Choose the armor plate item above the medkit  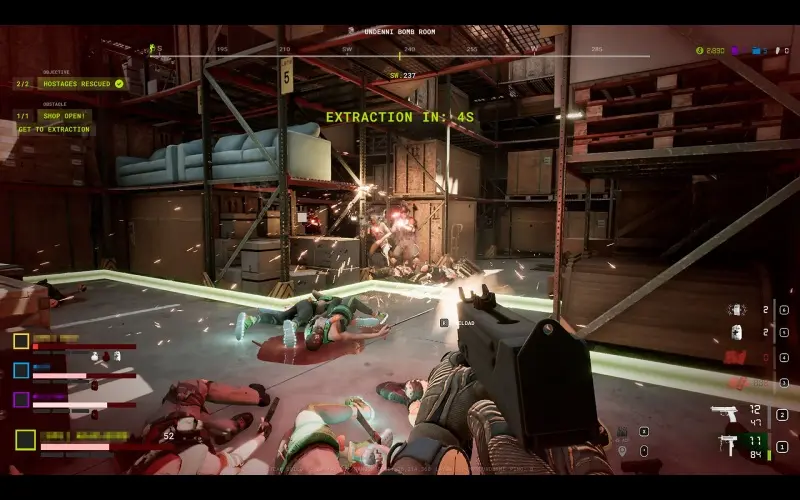point(735,309)
